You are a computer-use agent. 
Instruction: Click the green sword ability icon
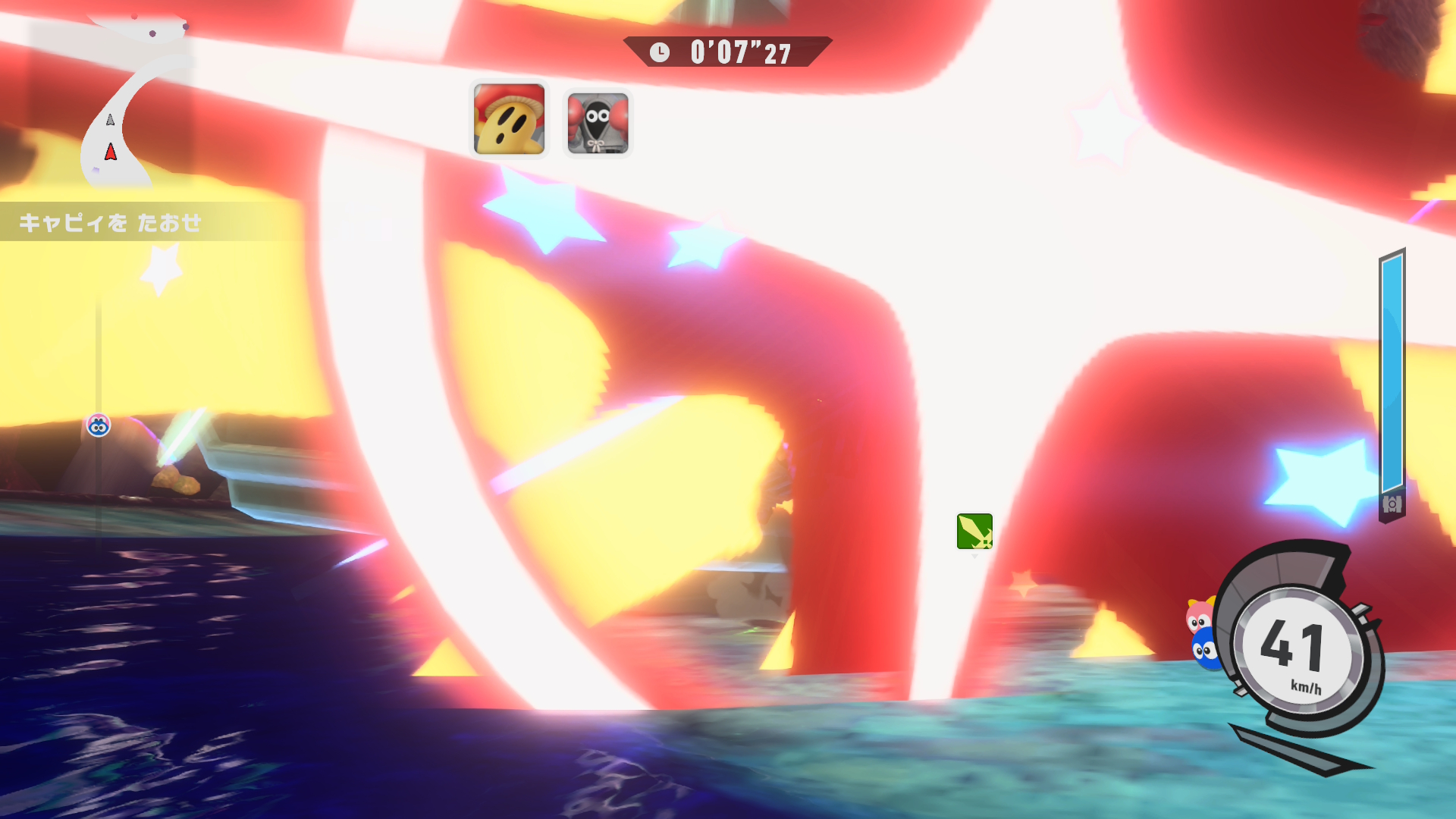pyautogui.click(x=974, y=531)
